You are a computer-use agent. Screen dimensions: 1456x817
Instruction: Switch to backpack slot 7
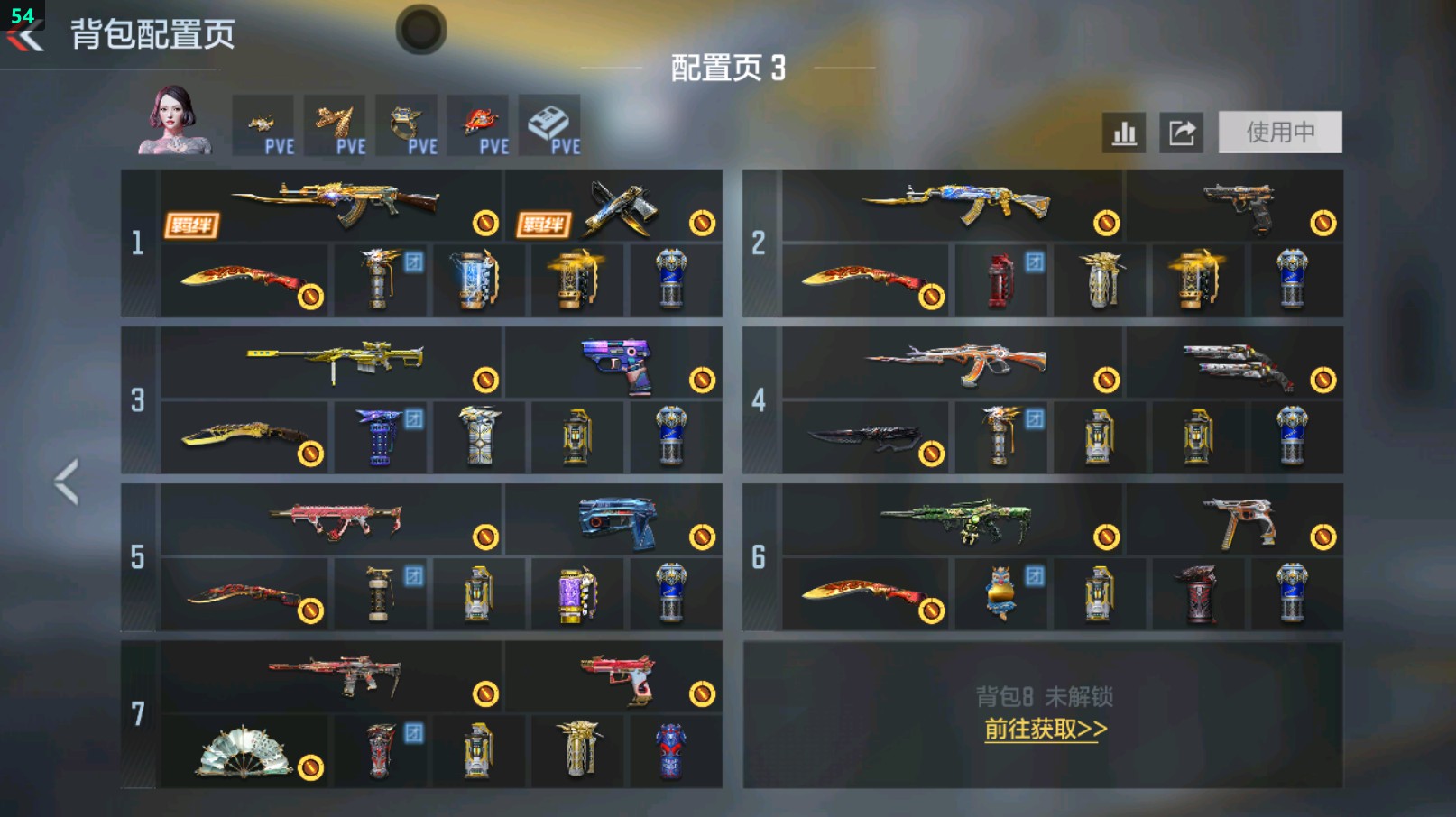137,712
